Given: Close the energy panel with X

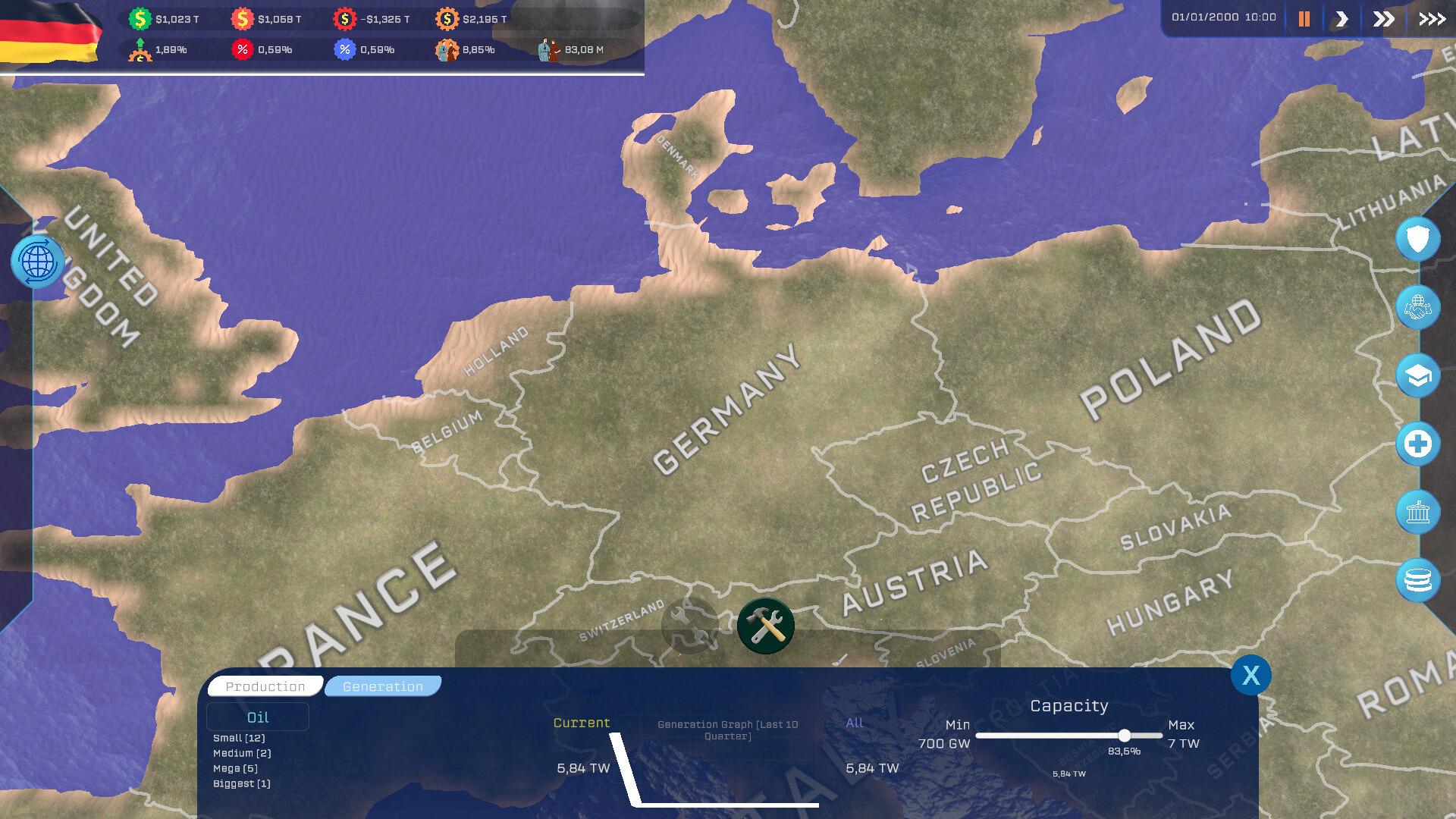Looking at the screenshot, I should (1250, 675).
